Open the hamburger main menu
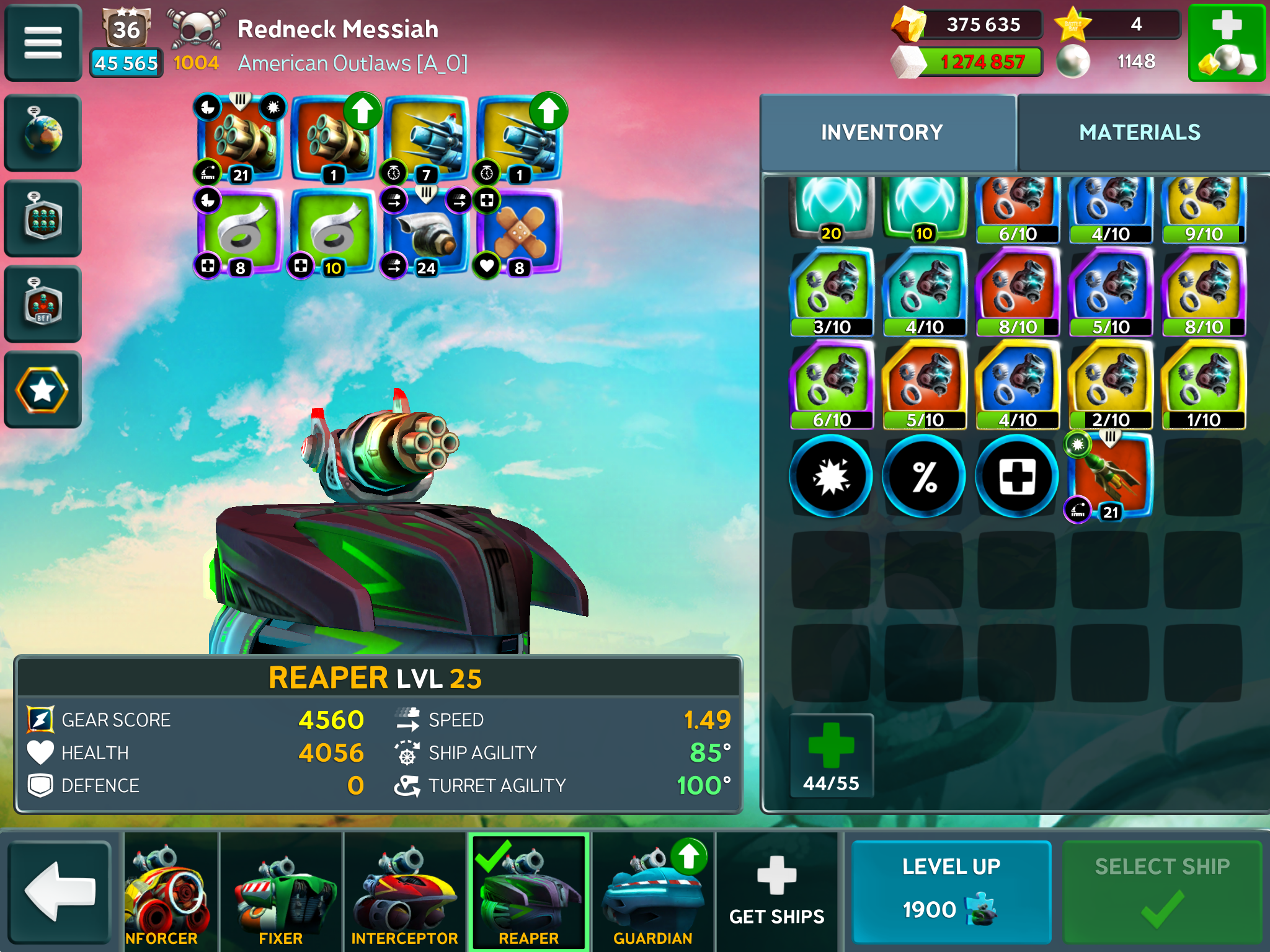The width and height of the screenshot is (1270, 952). pyautogui.click(x=43, y=43)
